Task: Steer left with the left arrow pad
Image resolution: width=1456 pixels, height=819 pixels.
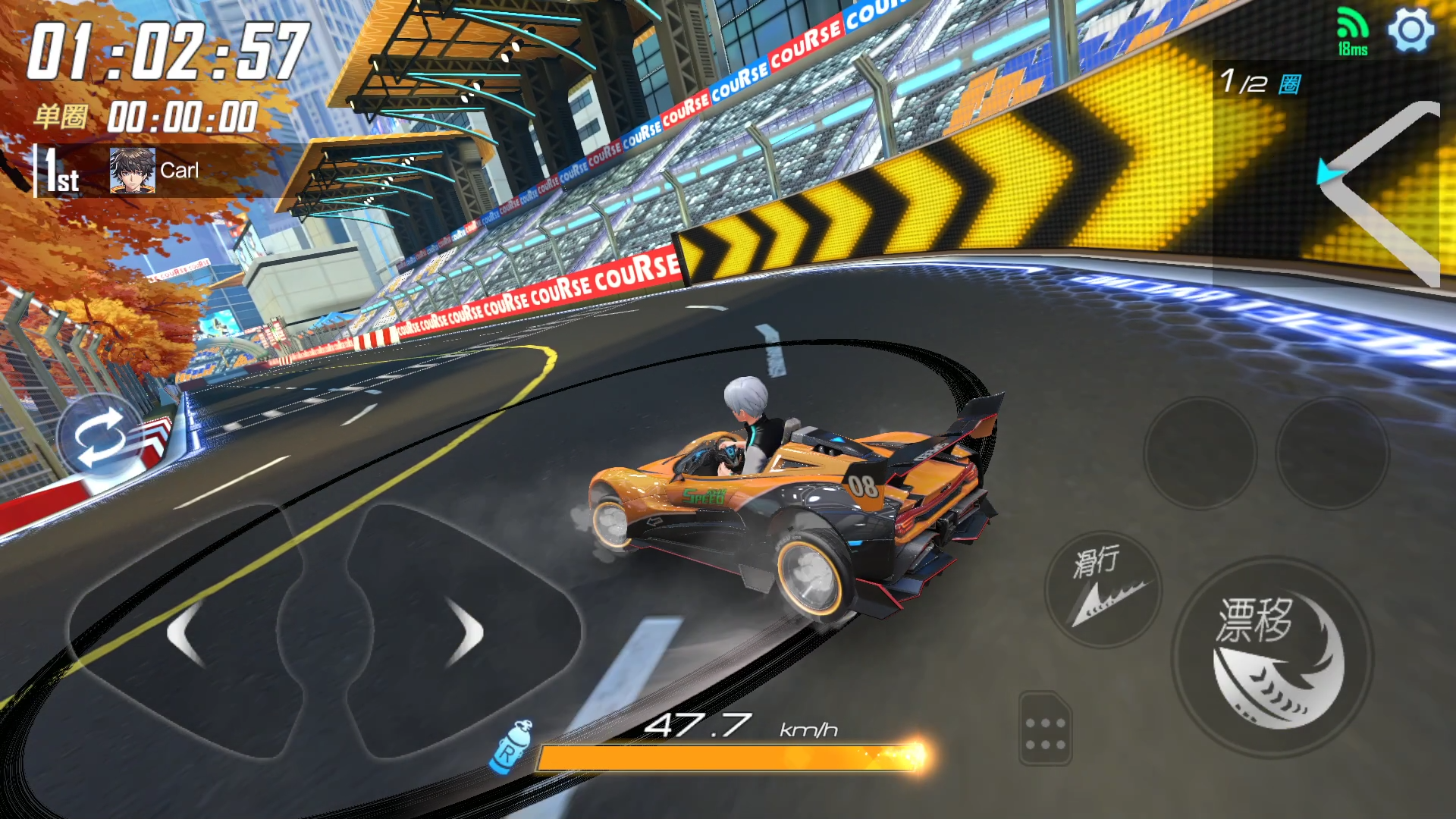Action: coord(186,633)
